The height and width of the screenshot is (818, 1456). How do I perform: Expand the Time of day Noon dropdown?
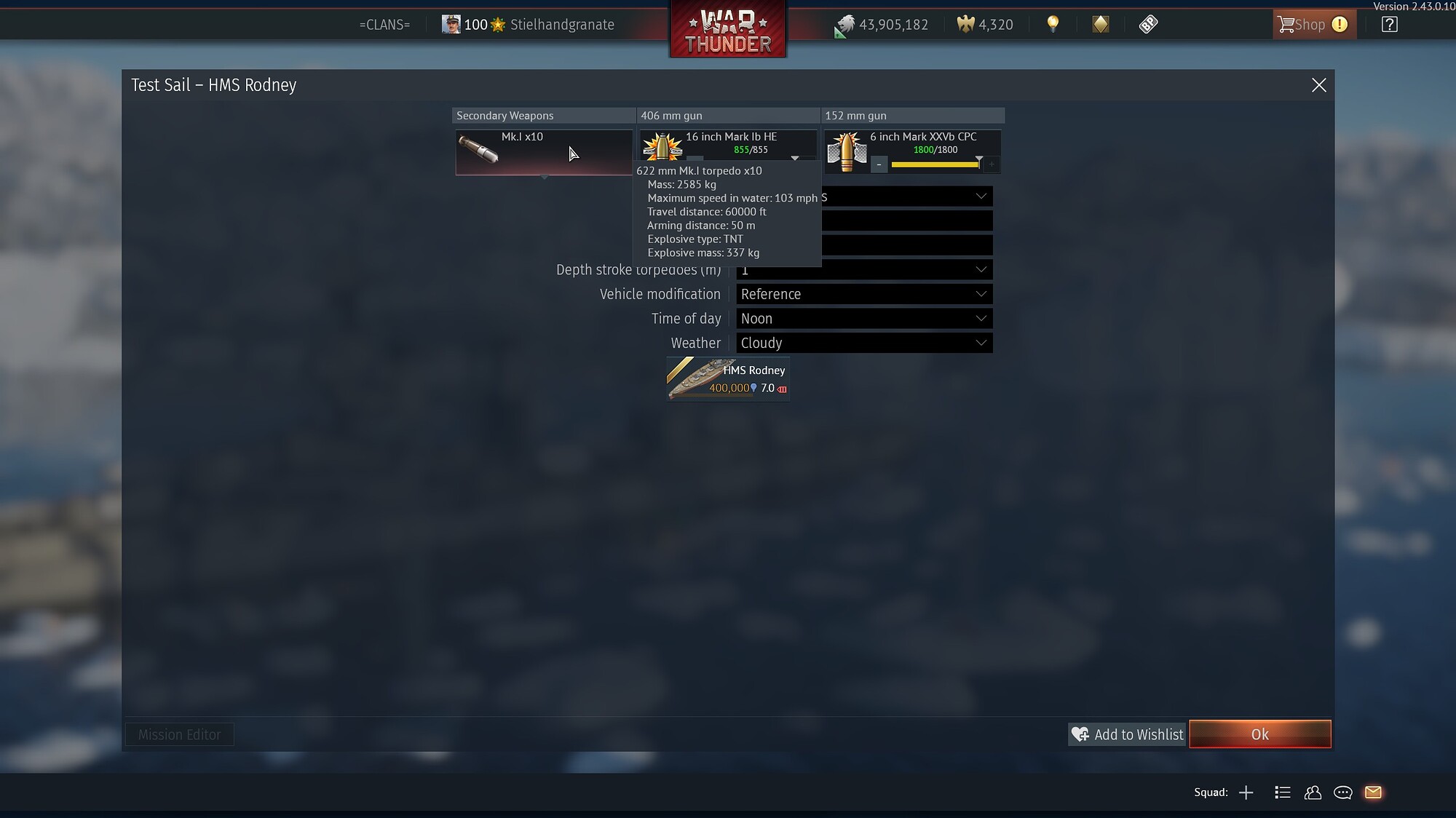863,318
